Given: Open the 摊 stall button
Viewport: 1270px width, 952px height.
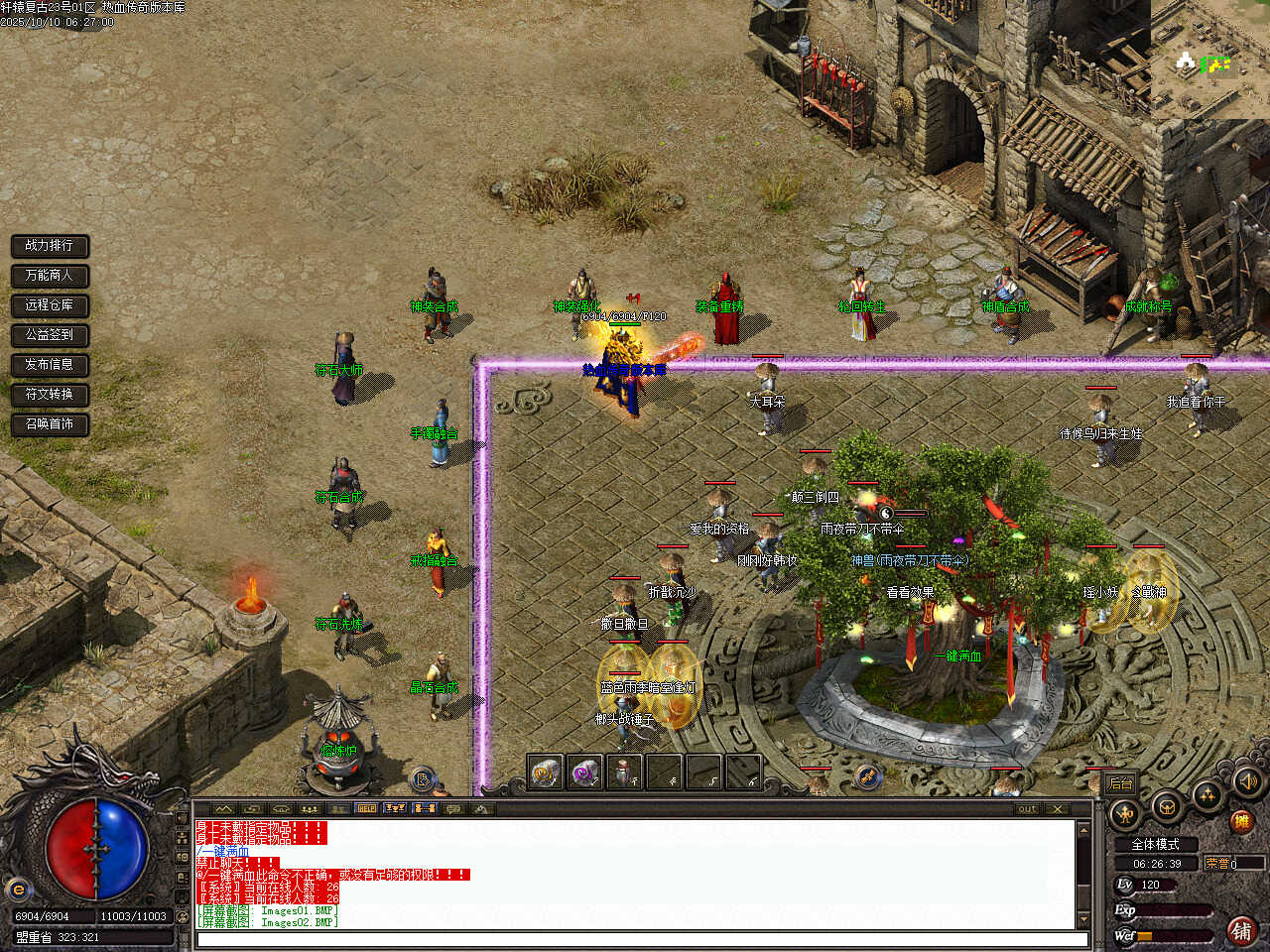Looking at the screenshot, I should [x=1240, y=821].
